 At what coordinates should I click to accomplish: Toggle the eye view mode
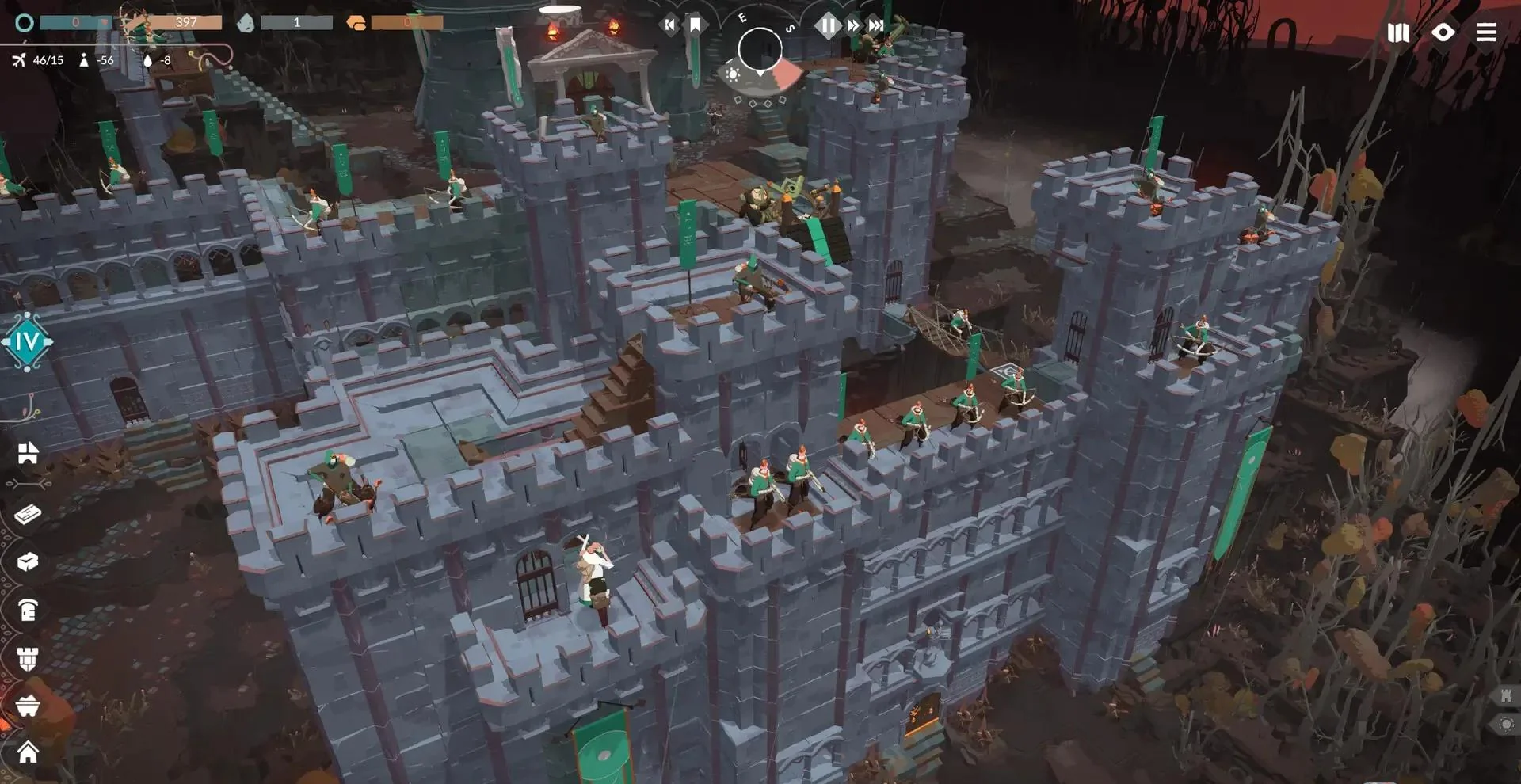point(1443,32)
